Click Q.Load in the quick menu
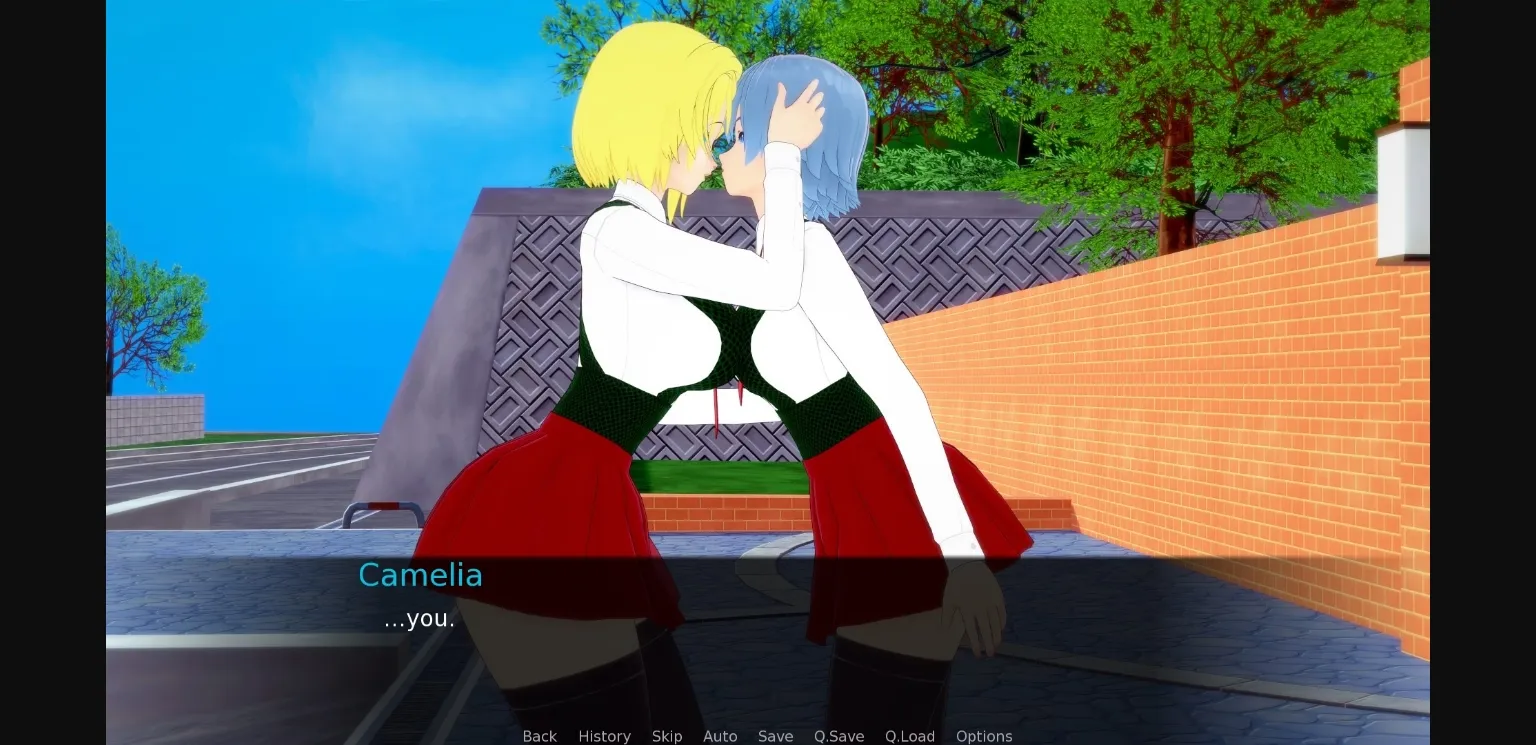 [x=909, y=736]
